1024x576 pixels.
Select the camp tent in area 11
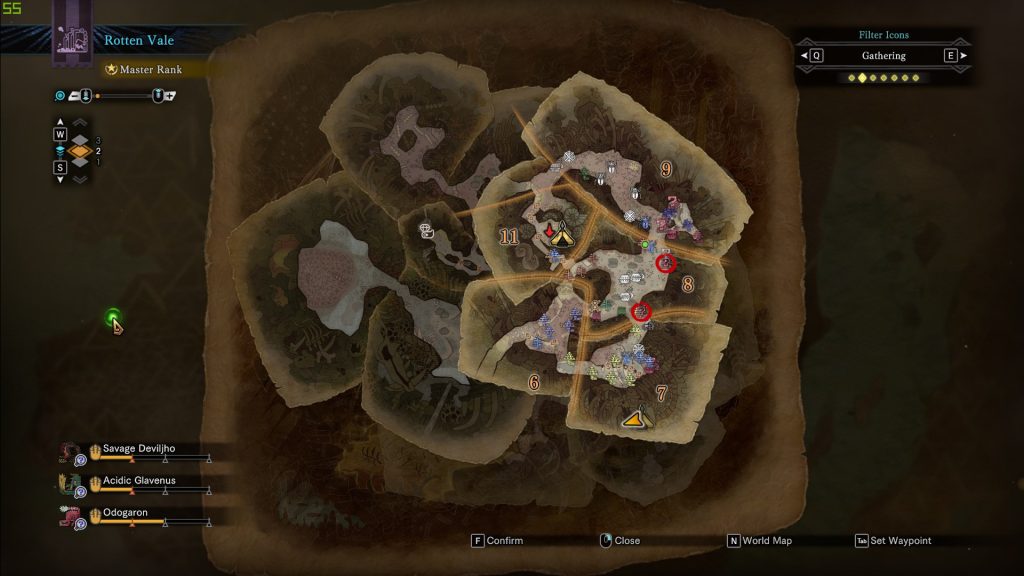(562, 237)
